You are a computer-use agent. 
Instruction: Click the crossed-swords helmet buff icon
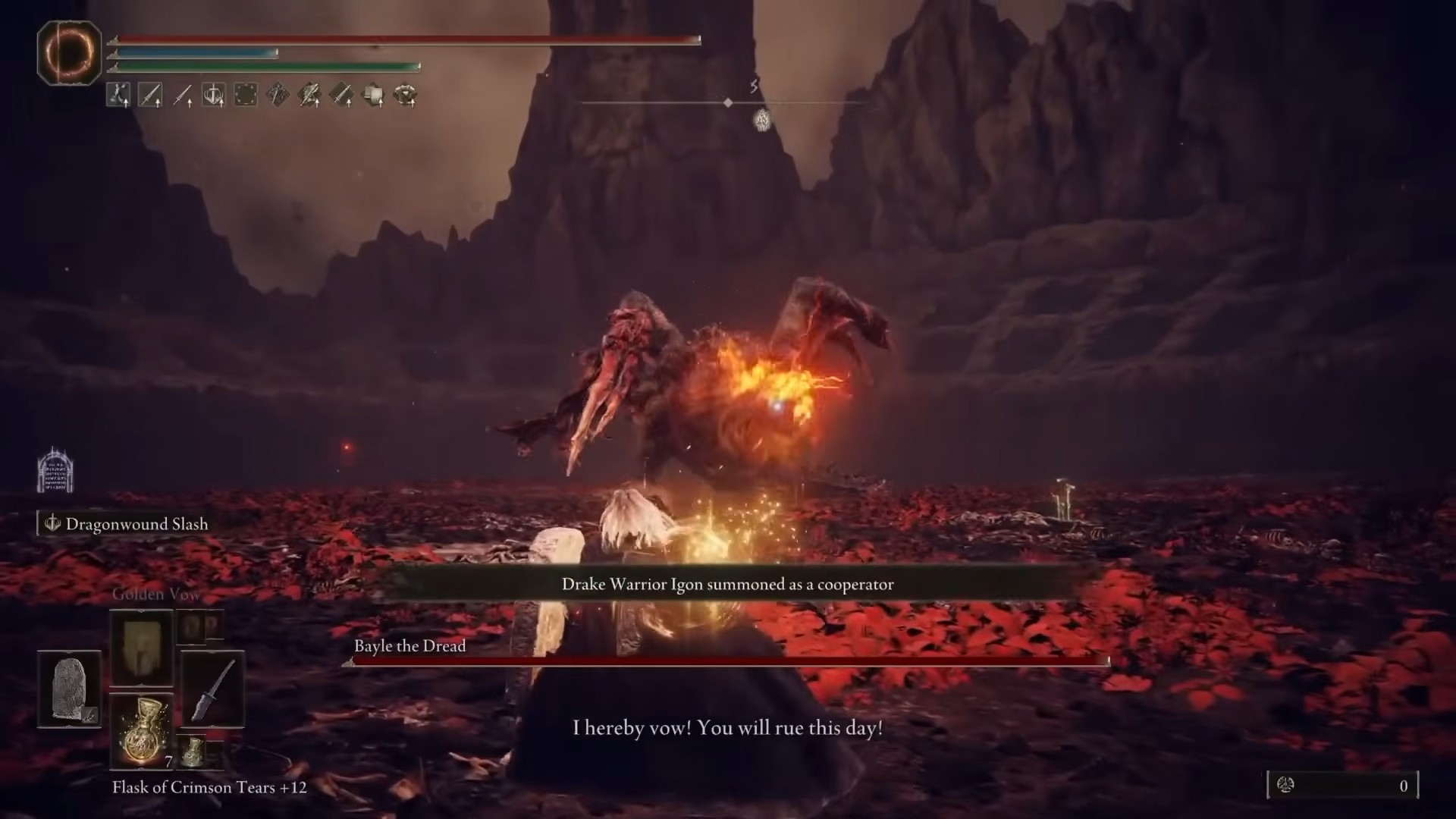pyautogui.click(x=213, y=96)
